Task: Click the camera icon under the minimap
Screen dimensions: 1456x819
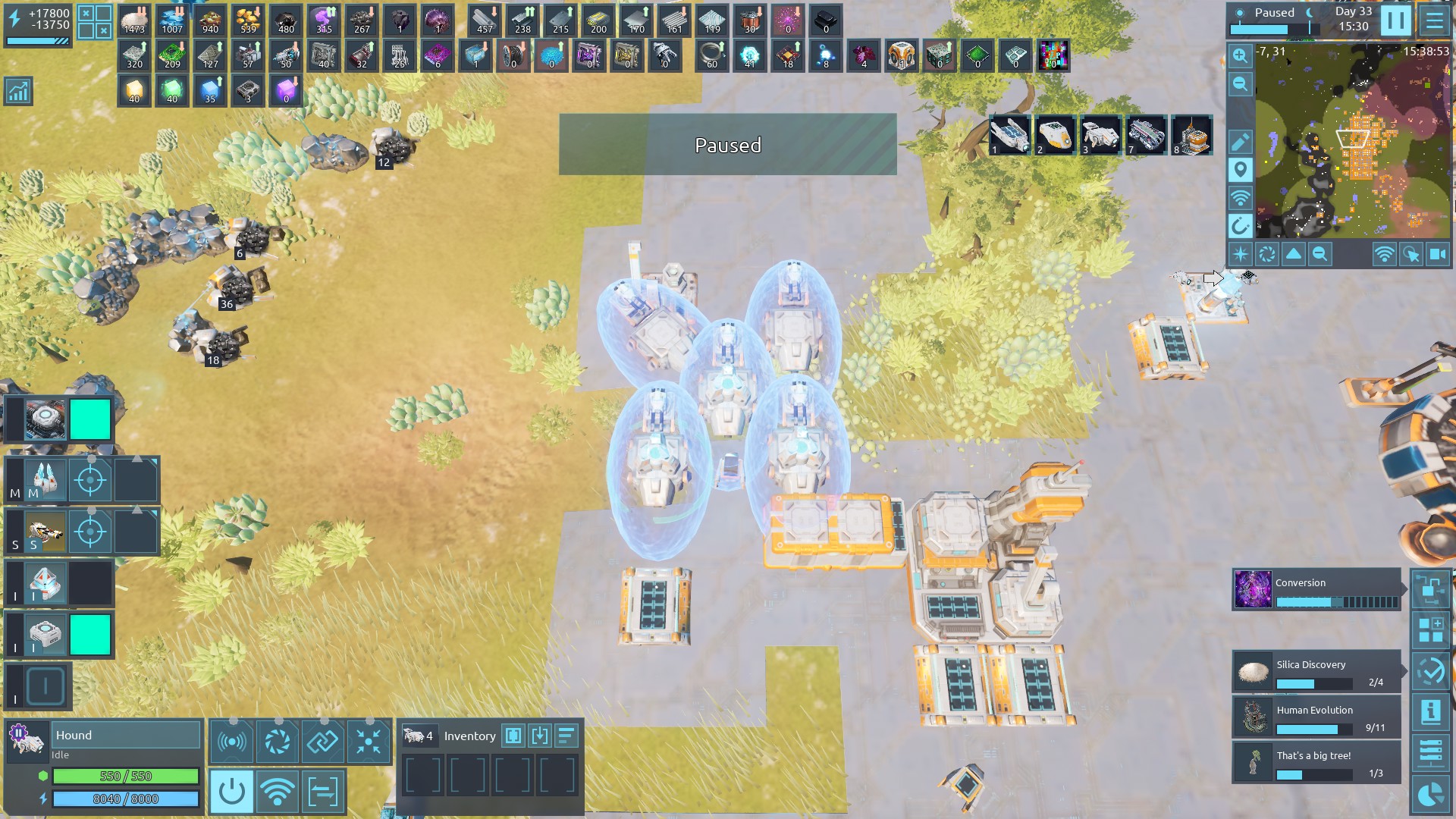Action: click(x=1437, y=254)
